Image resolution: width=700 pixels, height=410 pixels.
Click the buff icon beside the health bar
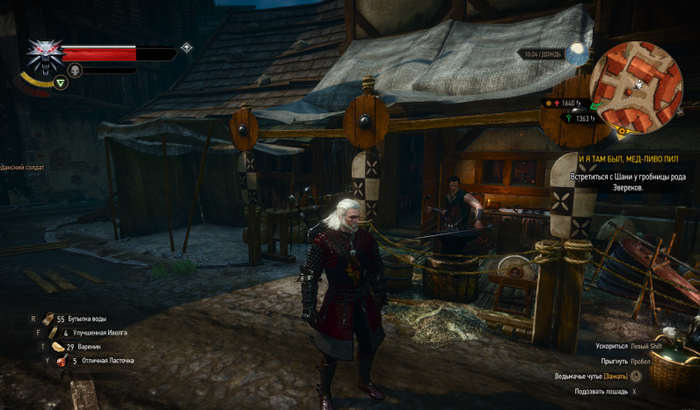pyautogui.click(x=186, y=47)
